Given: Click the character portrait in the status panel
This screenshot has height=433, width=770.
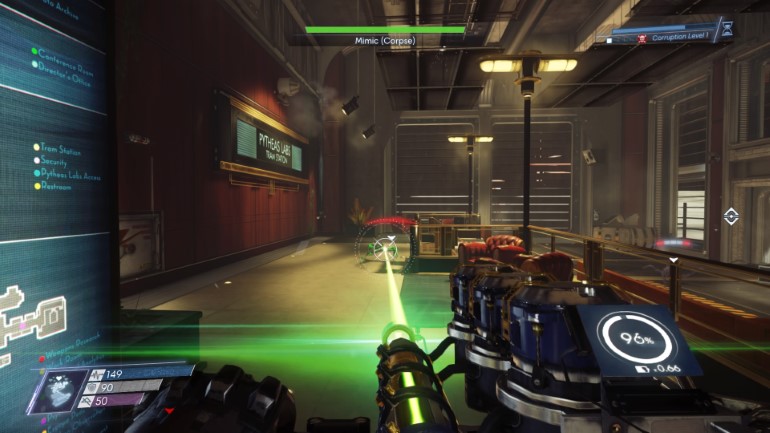Looking at the screenshot, I should coord(57,388).
